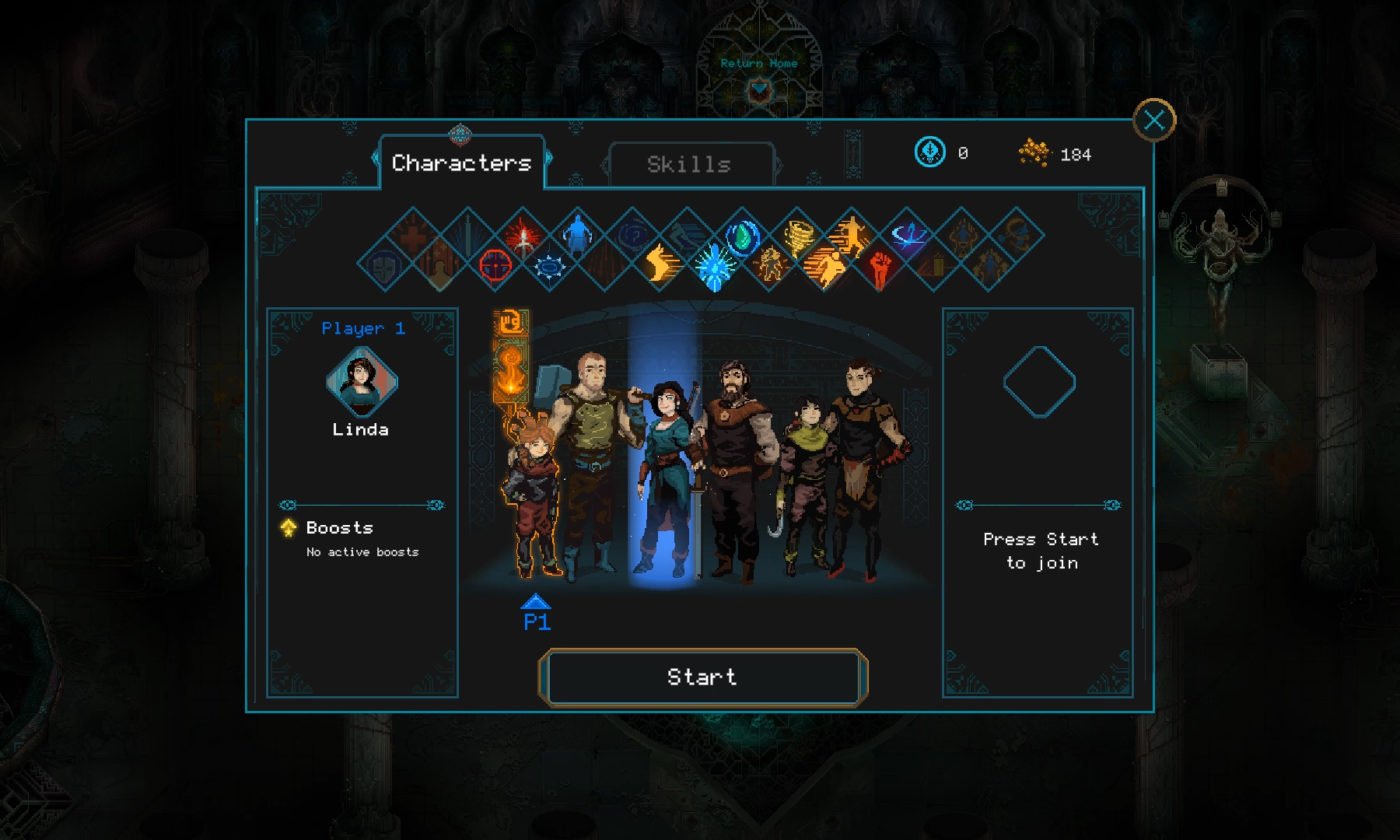This screenshot has width=1400, height=840.
Task: Select the red sword burst skill icon
Action: [x=523, y=236]
